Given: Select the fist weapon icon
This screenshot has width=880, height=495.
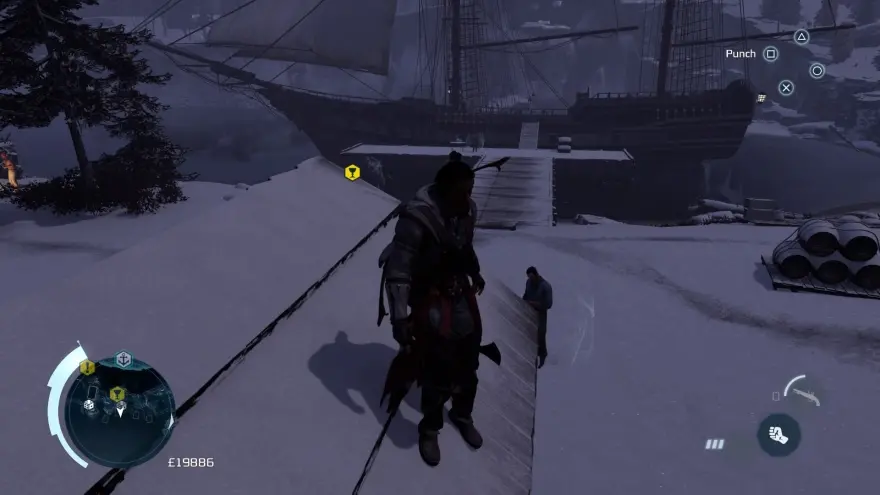Looking at the screenshot, I should [778, 435].
